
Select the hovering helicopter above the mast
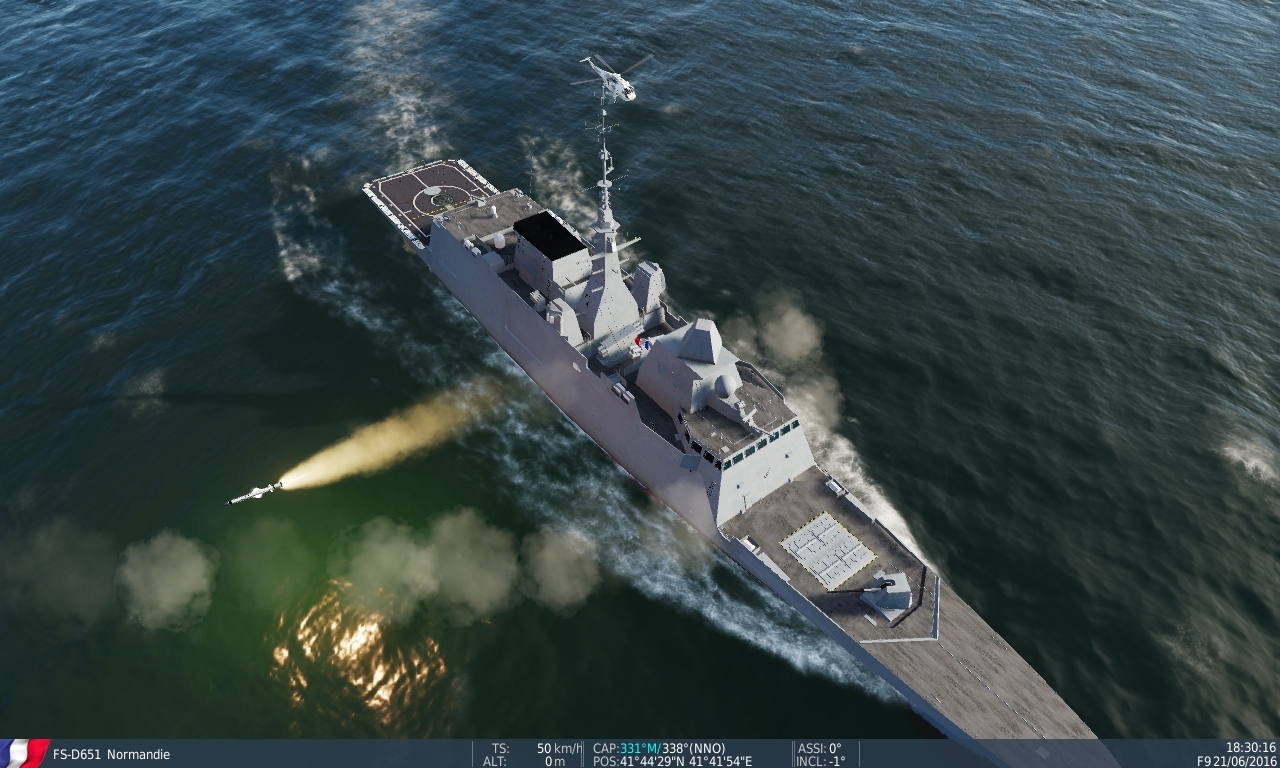pos(618,83)
